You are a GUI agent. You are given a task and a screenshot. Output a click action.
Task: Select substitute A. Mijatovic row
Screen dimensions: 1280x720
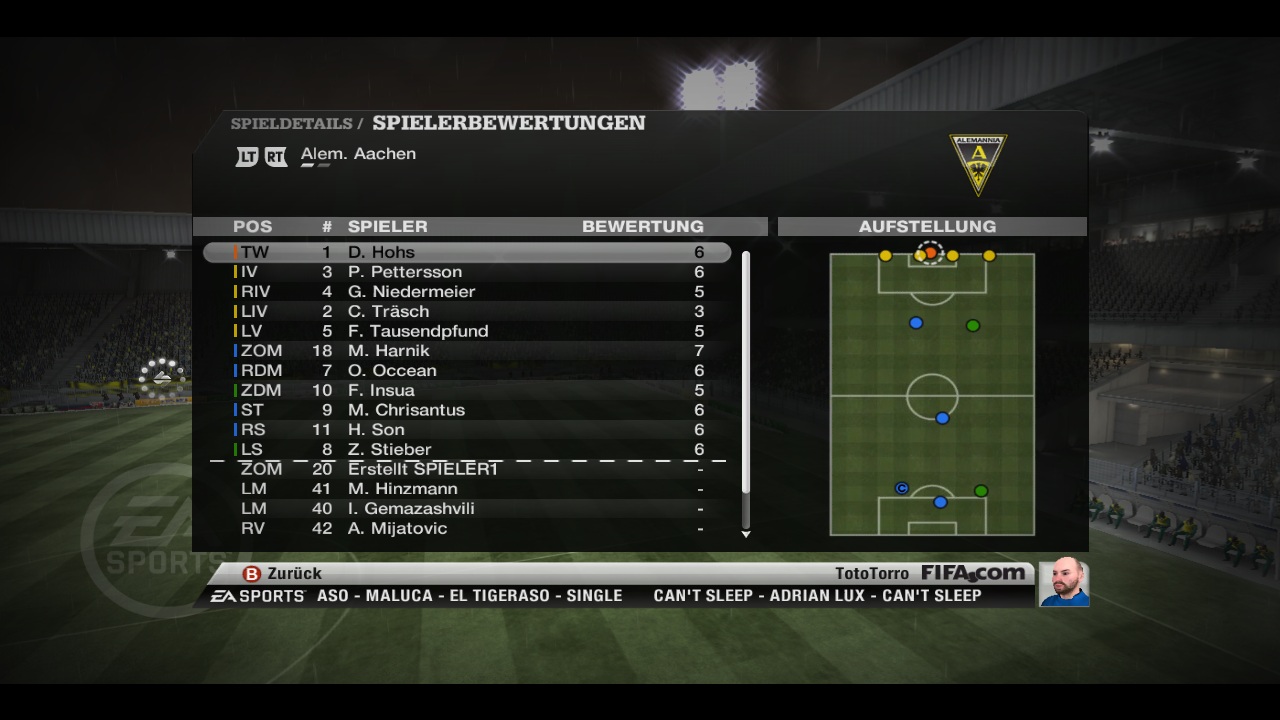467,528
